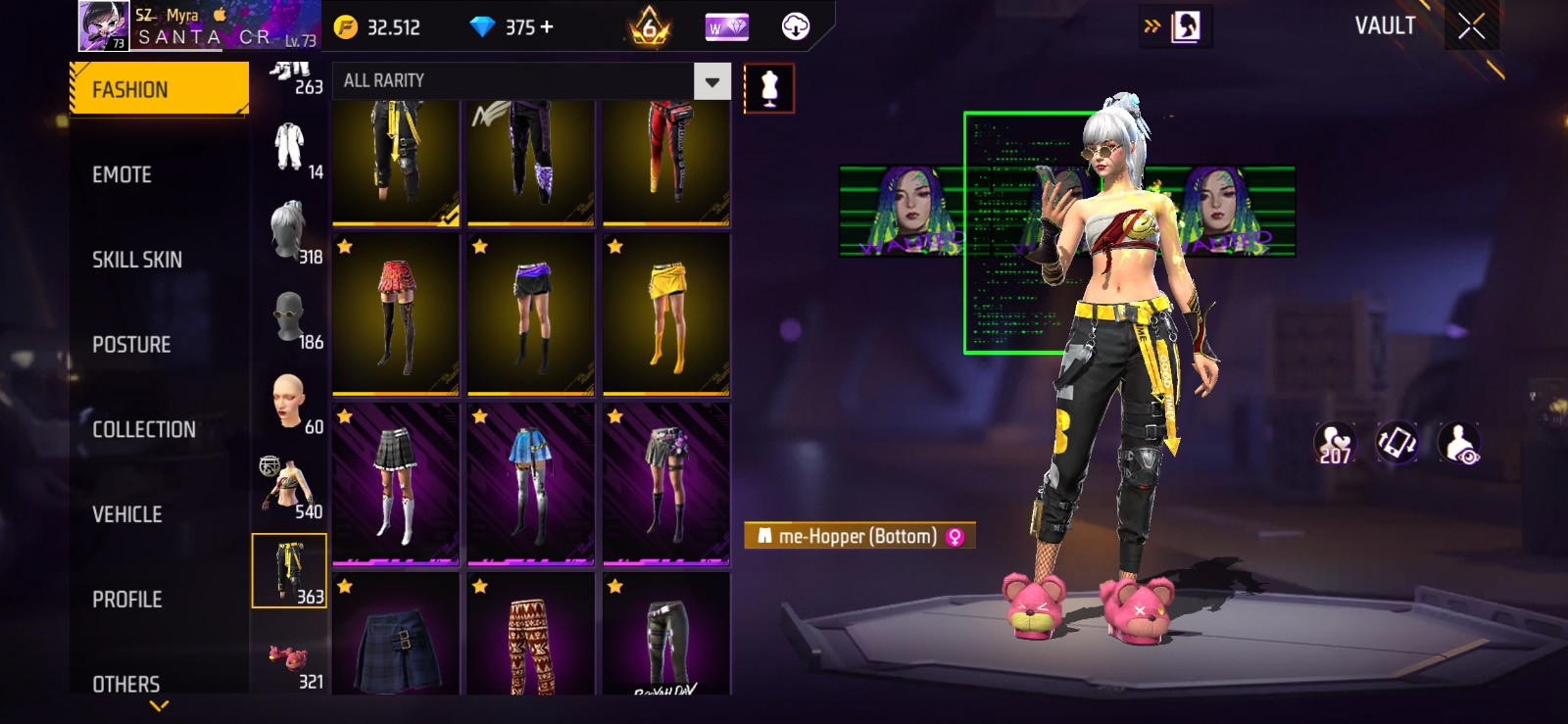
Task: Switch to the Emote tab
Action: coord(122,174)
